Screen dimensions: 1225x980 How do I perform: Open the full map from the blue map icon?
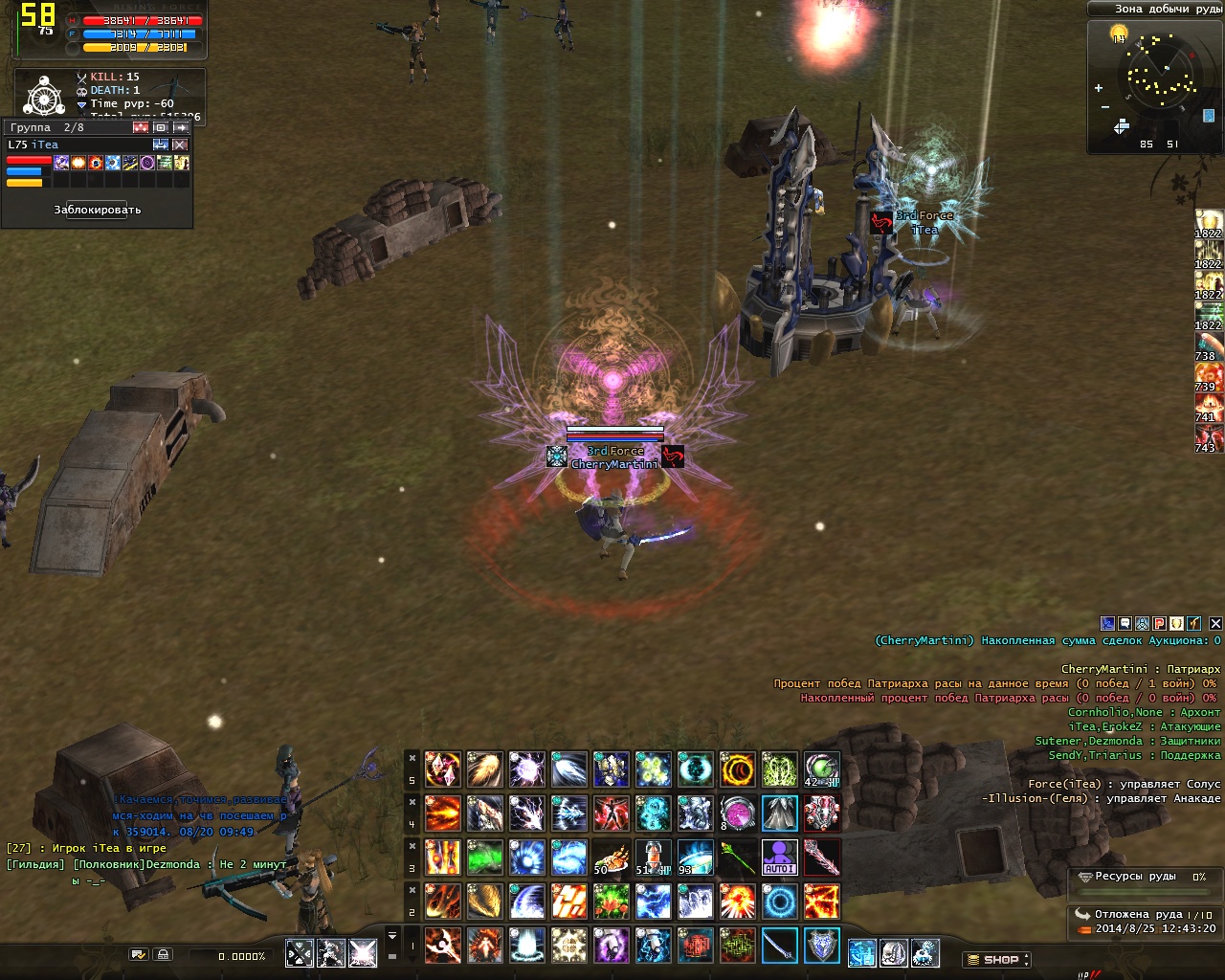click(1209, 116)
